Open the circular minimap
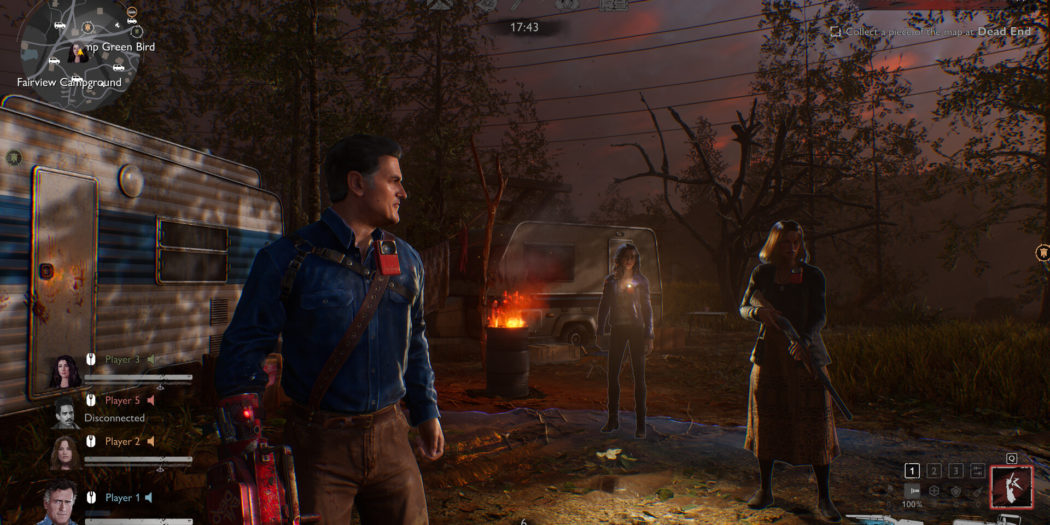The width and height of the screenshot is (1050, 525). (77, 44)
